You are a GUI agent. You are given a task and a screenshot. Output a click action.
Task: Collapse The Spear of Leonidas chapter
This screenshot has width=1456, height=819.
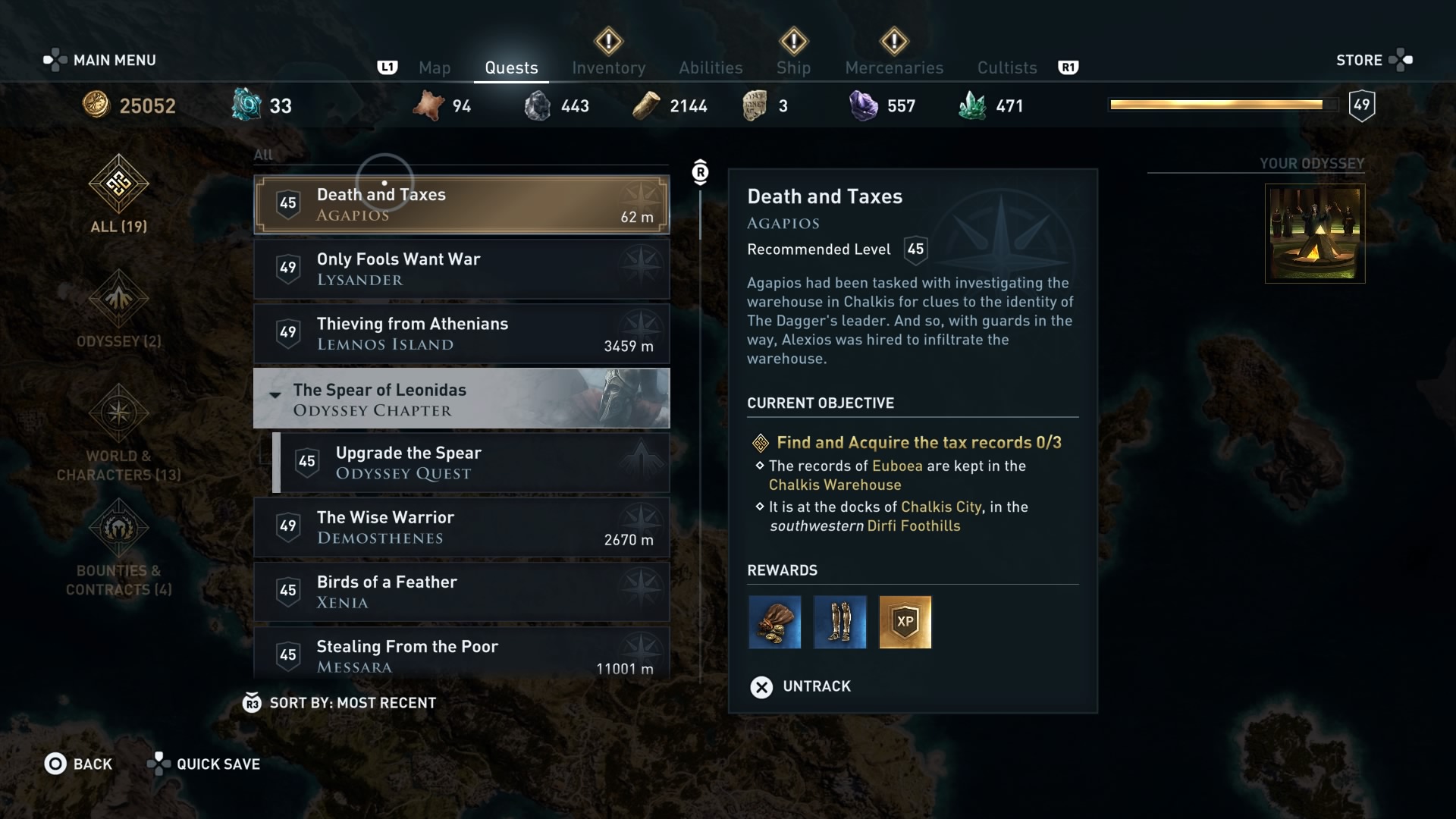275,395
